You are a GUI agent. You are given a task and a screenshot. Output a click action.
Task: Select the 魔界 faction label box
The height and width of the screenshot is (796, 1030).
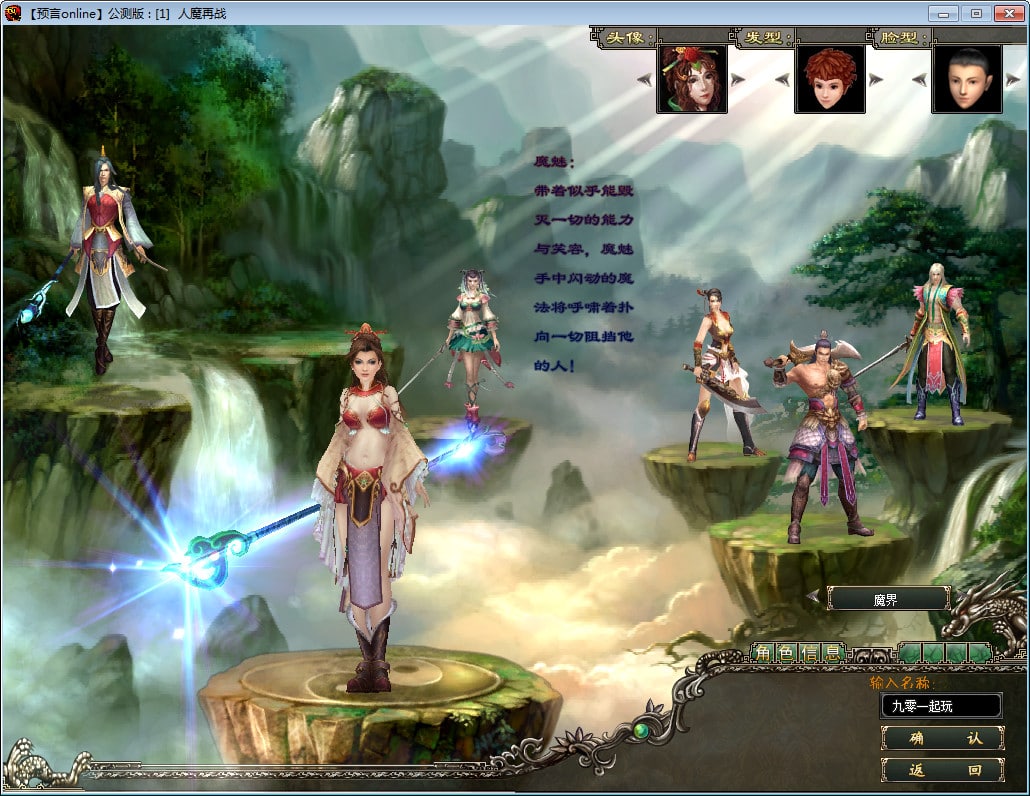tap(889, 599)
